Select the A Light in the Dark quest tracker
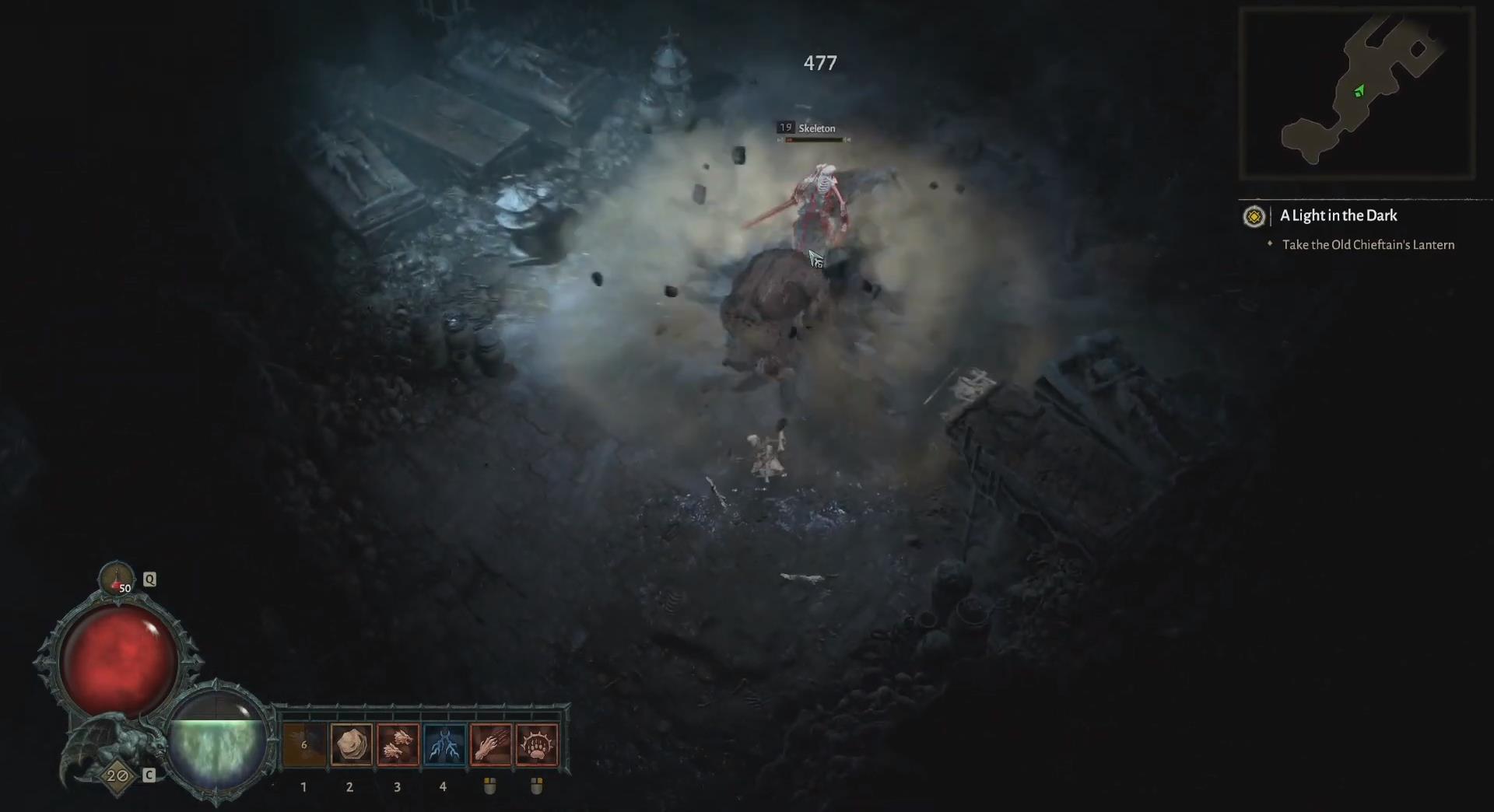Image resolution: width=1494 pixels, height=812 pixels. coord(1338,215)
